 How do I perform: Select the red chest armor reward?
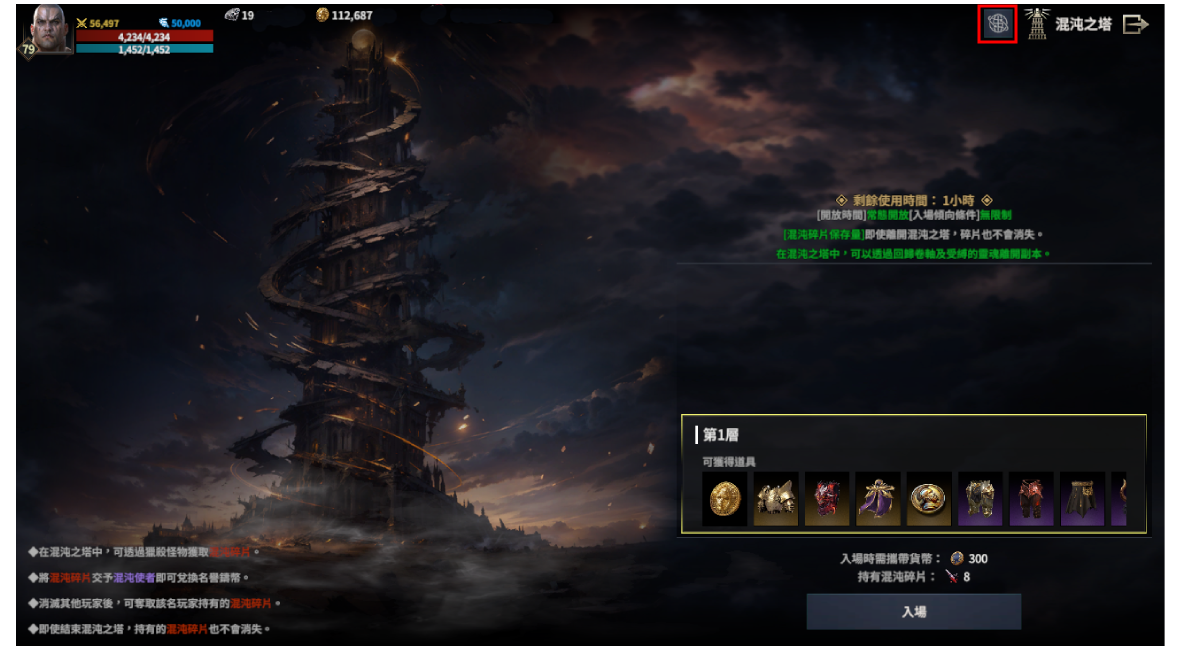827,499
